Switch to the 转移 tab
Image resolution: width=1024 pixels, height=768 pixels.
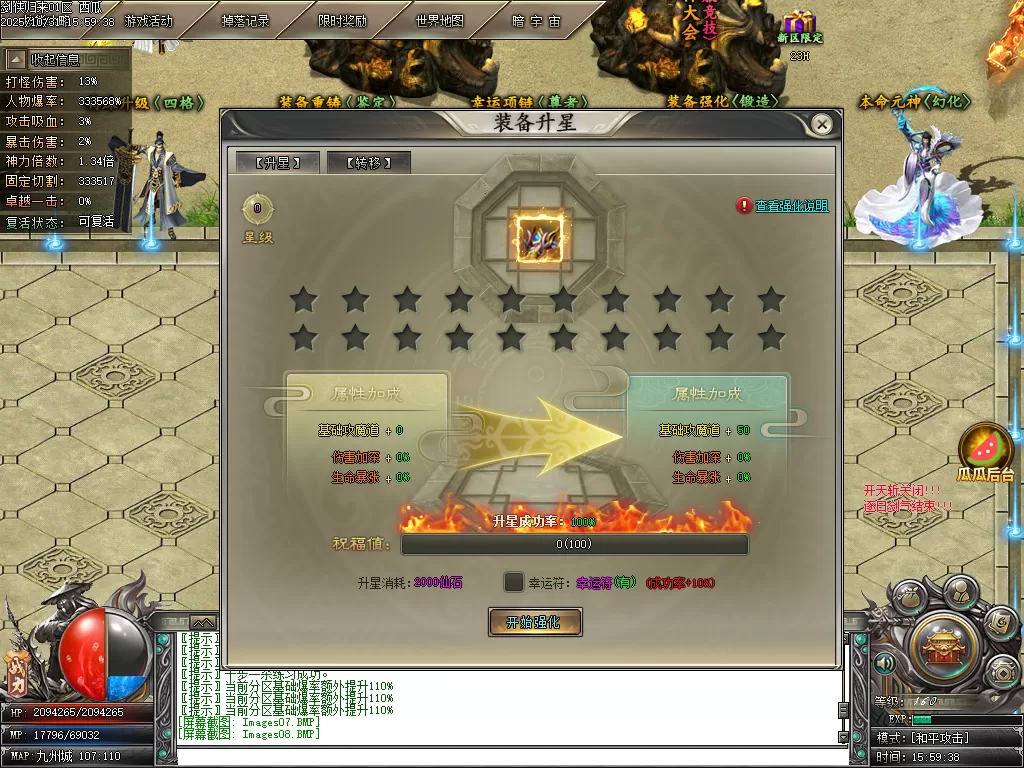[x=368, y=163]
